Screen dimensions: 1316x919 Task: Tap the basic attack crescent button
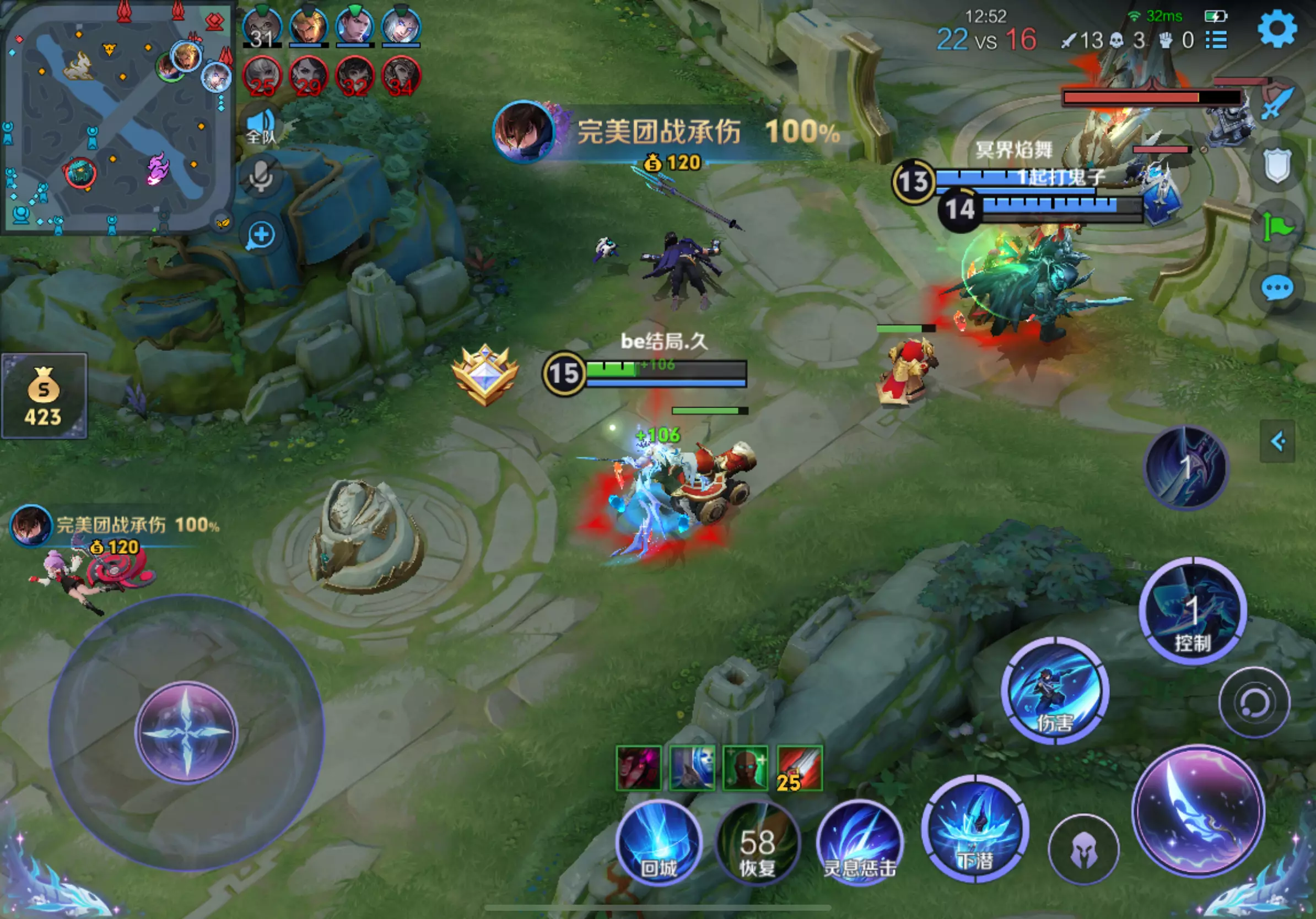[x=1199, y=810]
